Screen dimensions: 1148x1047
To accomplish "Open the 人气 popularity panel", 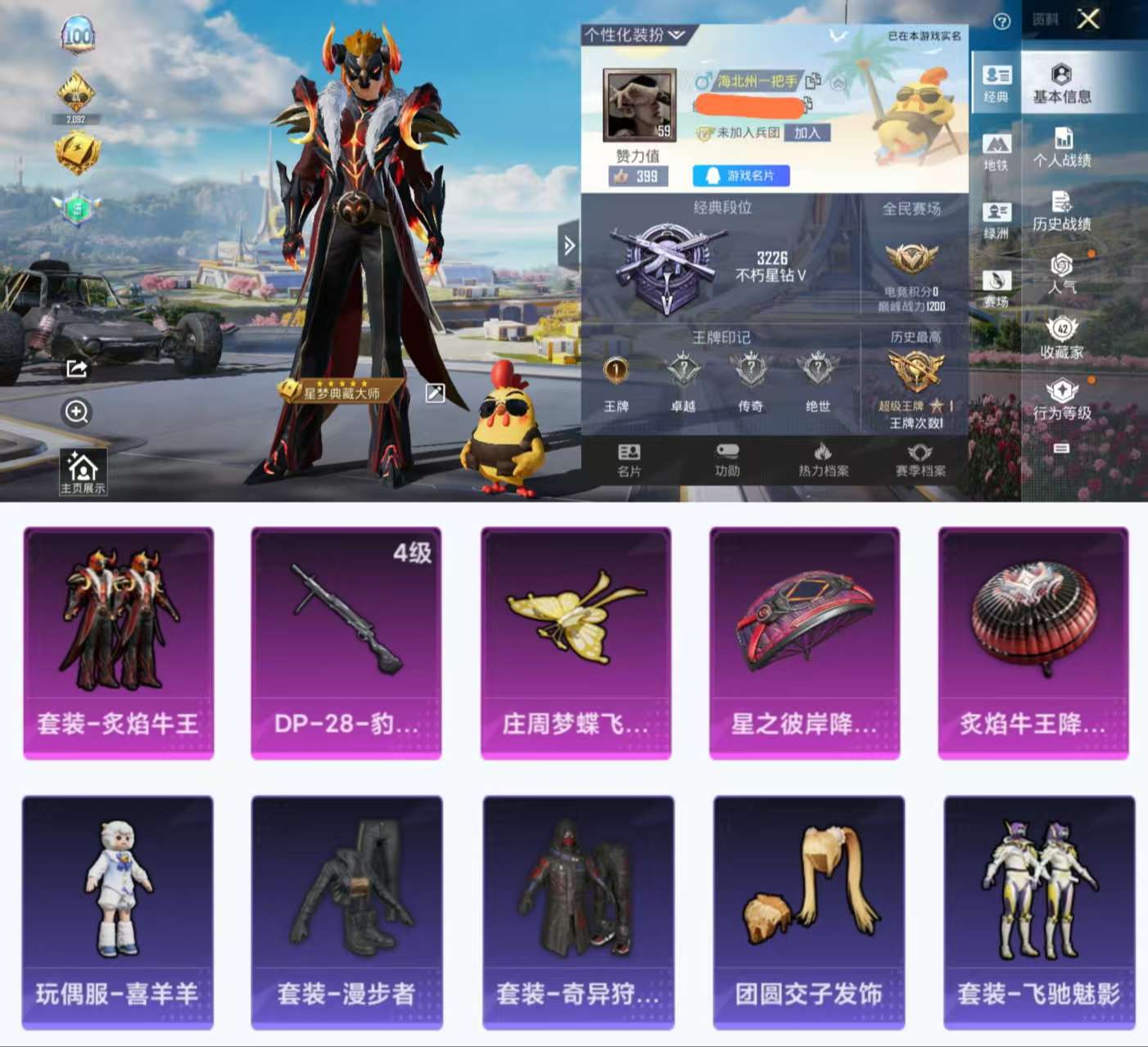I will [x=1062, y=276].
